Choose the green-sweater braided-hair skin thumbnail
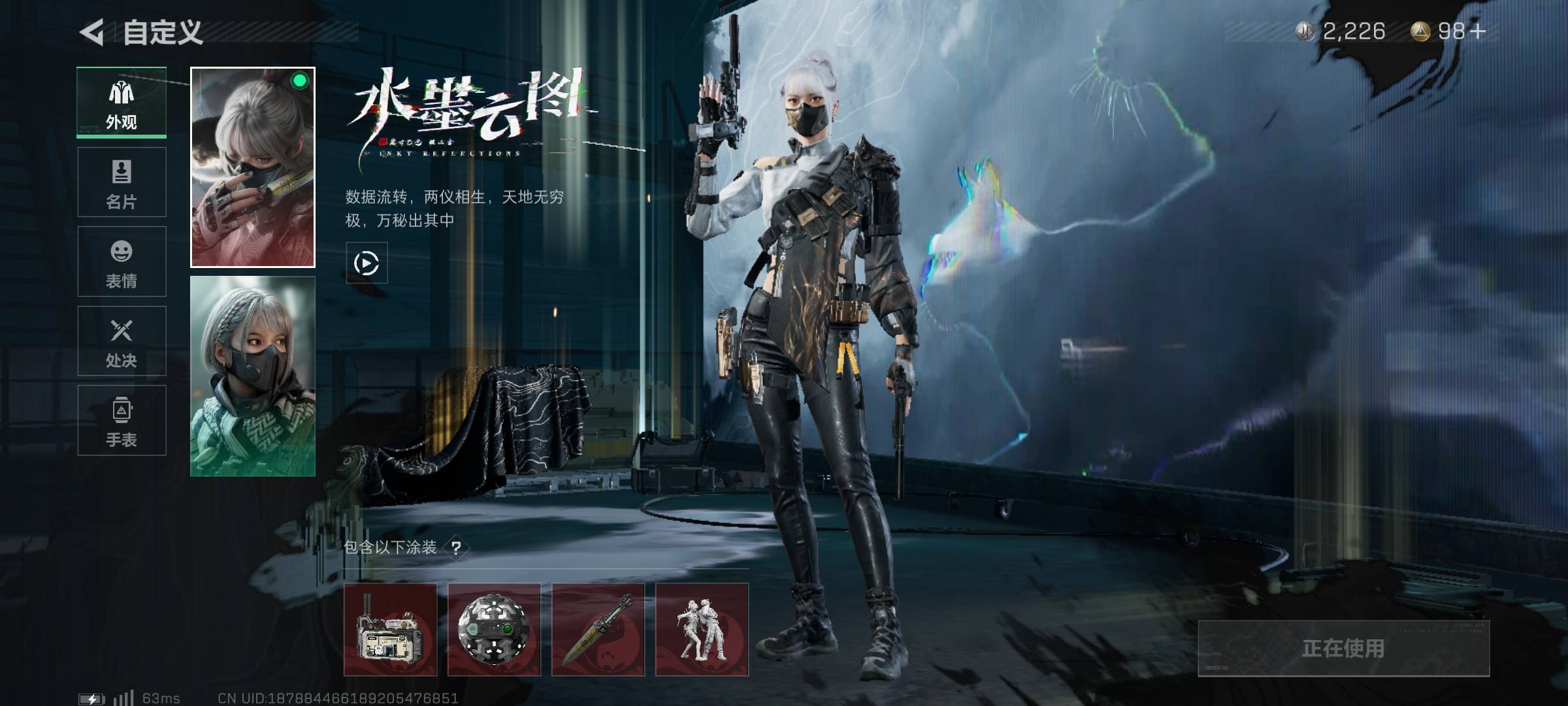1568x706 pixels. [x=253, y=377]
